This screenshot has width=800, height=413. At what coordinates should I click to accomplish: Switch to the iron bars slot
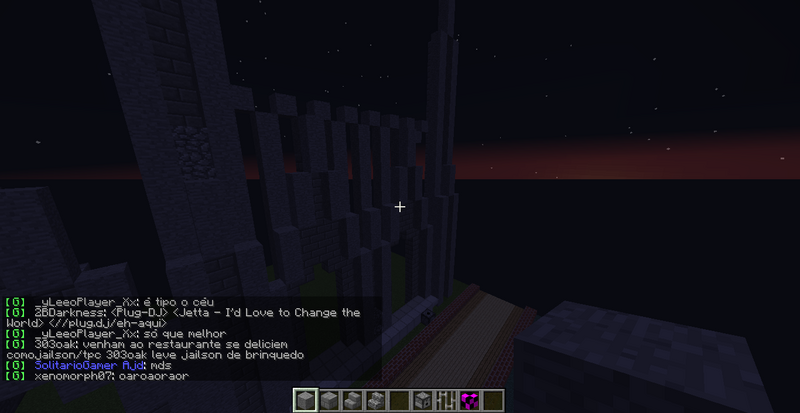[445, 400]
